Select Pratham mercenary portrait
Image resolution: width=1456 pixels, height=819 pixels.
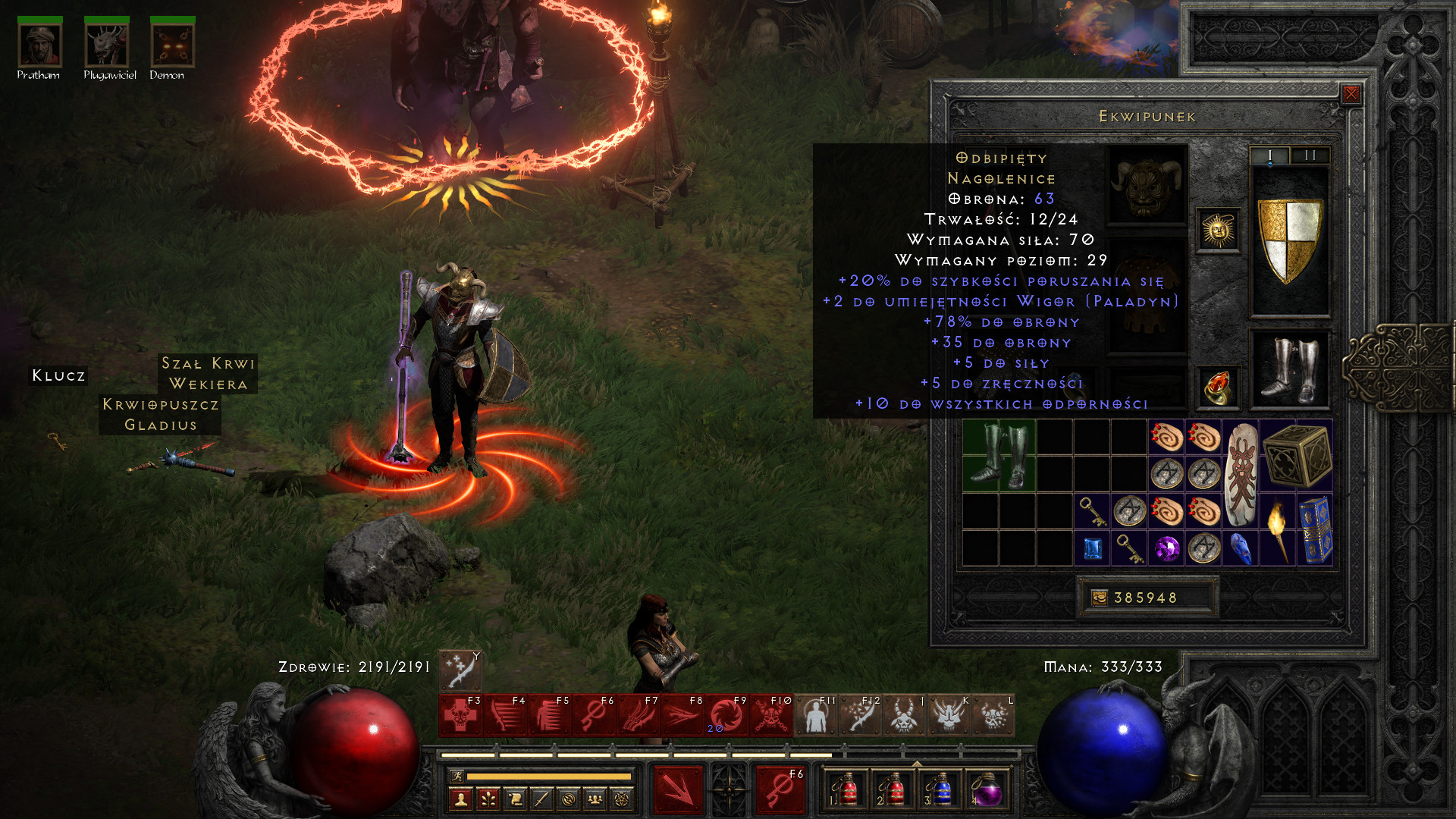39,45
